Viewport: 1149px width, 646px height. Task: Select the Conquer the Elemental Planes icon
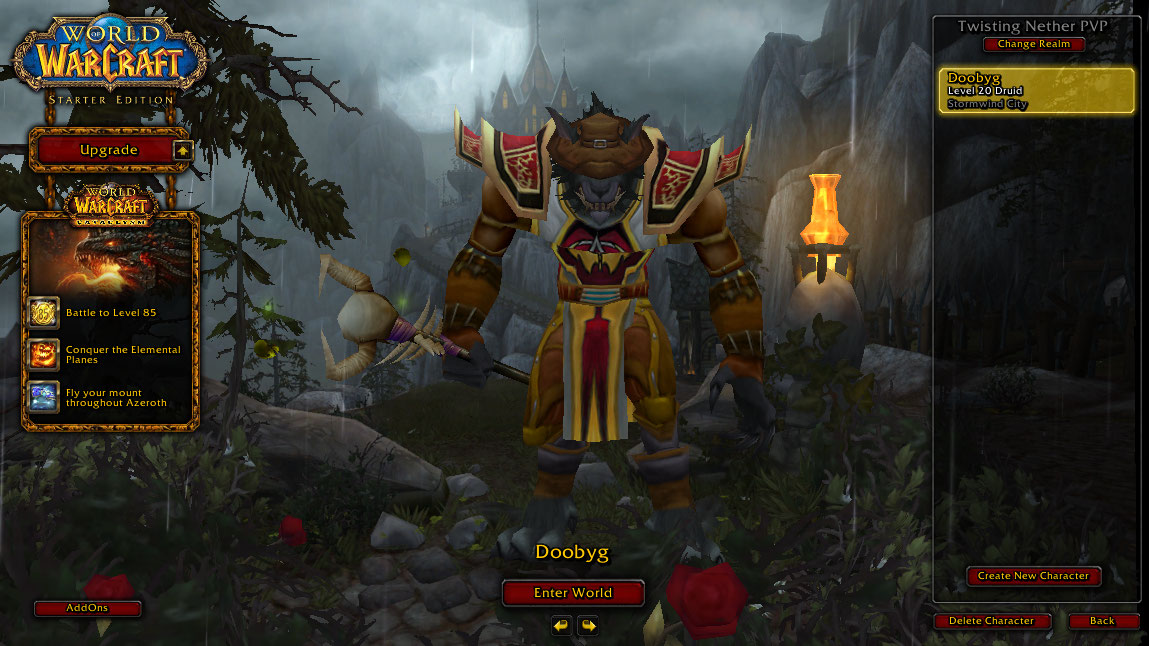tap(44, 354)
